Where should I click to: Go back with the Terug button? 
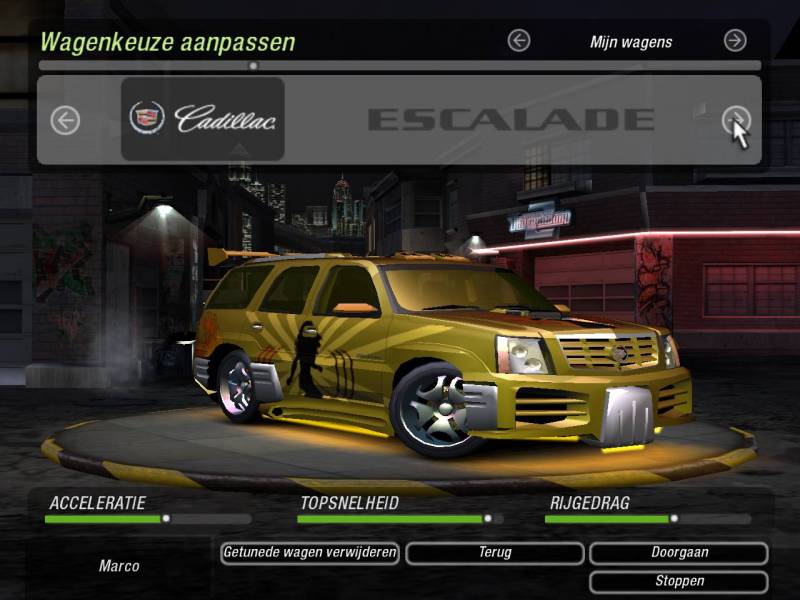494,552
